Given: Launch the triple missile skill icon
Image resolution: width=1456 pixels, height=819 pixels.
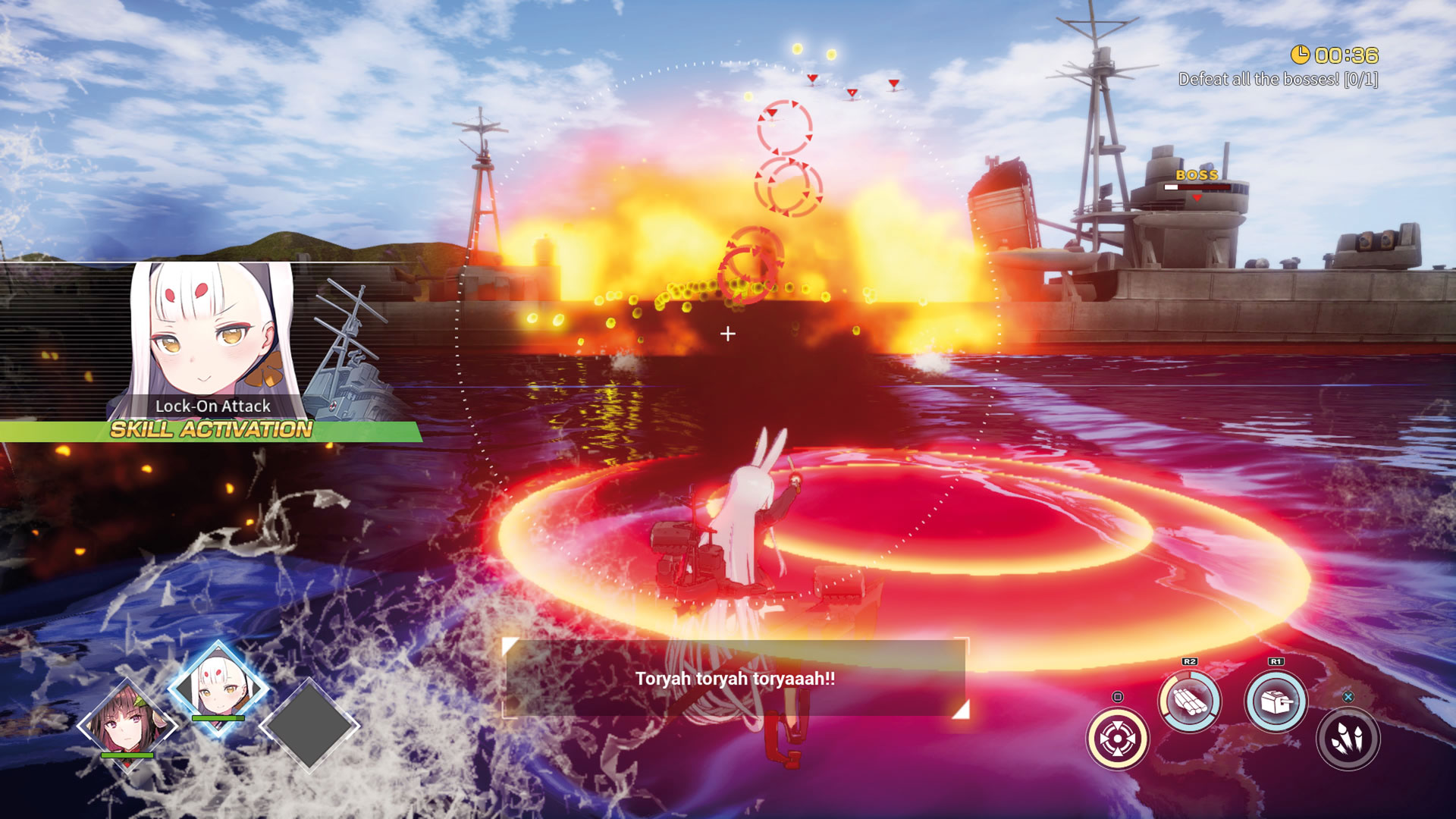Looking at the screenshot, I should pos(1348,739).
